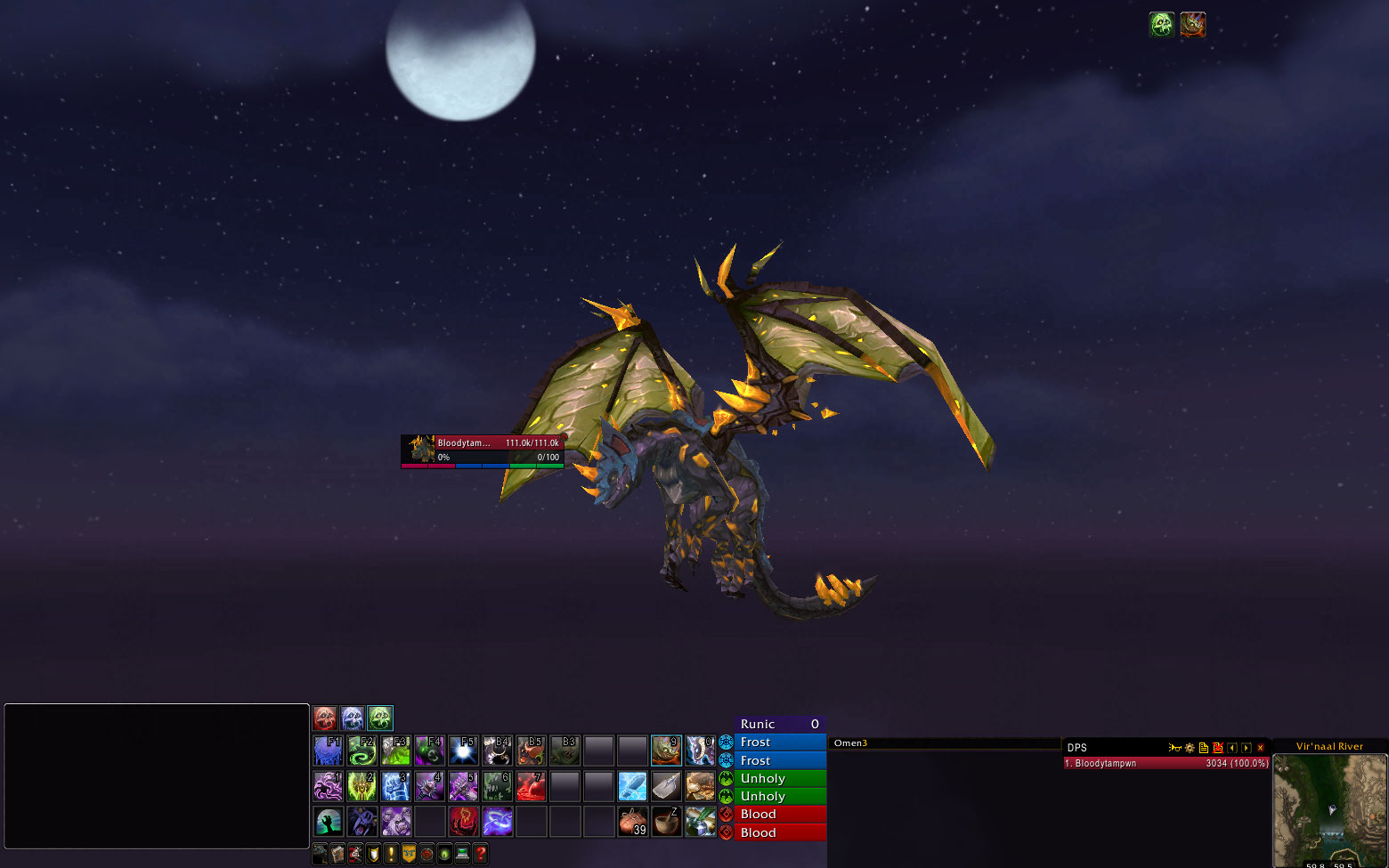Activate Blood Presence on the stance bar

coord(325,718)
